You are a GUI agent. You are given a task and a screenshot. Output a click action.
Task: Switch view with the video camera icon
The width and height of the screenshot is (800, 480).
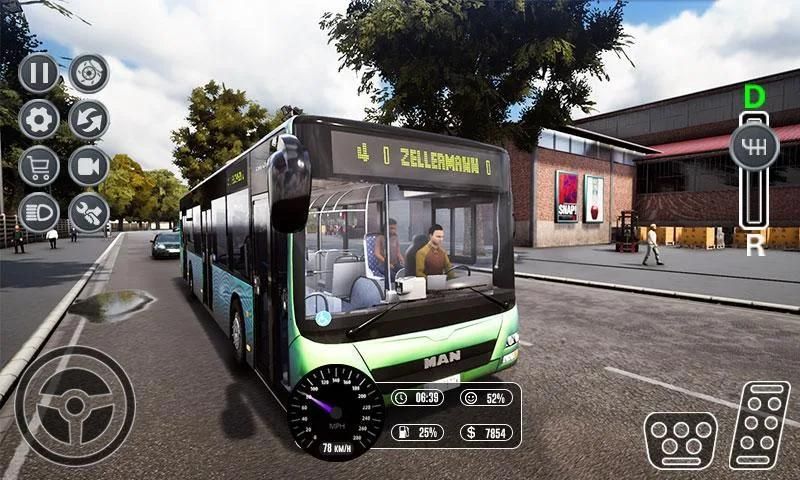[89, 166]
